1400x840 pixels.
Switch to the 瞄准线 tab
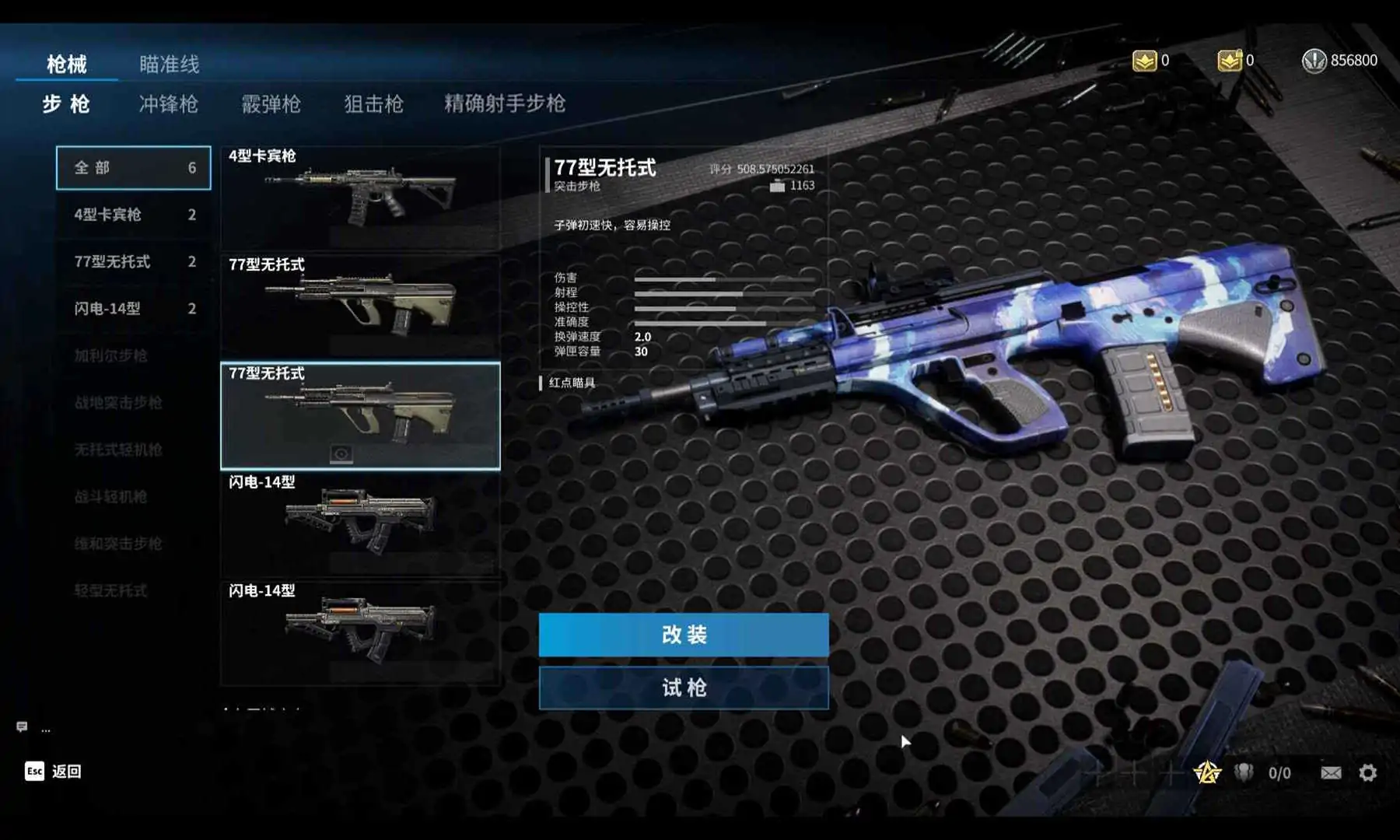(x=170, y=64)
